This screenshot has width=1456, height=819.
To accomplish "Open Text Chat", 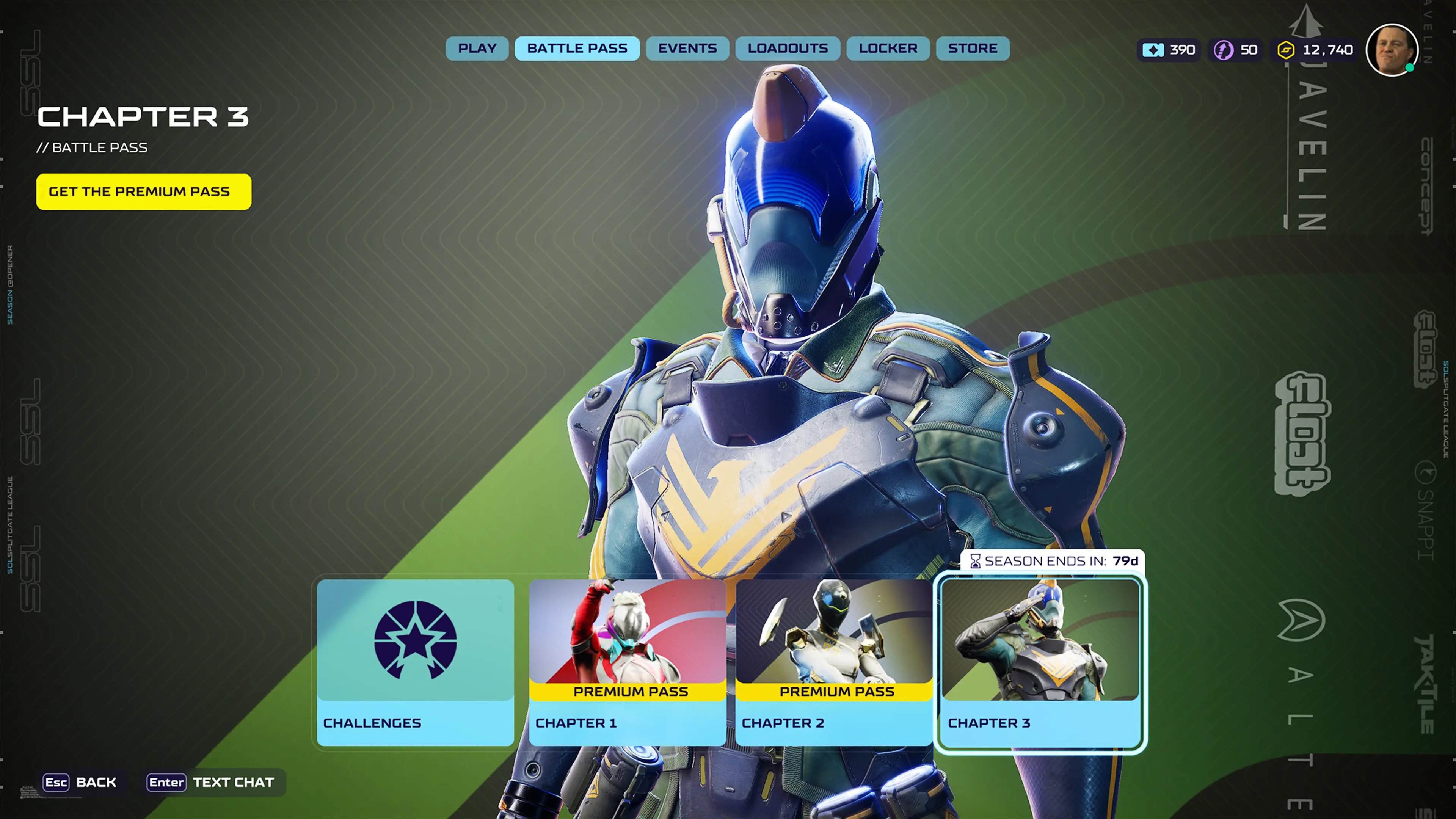I will 212,782.
